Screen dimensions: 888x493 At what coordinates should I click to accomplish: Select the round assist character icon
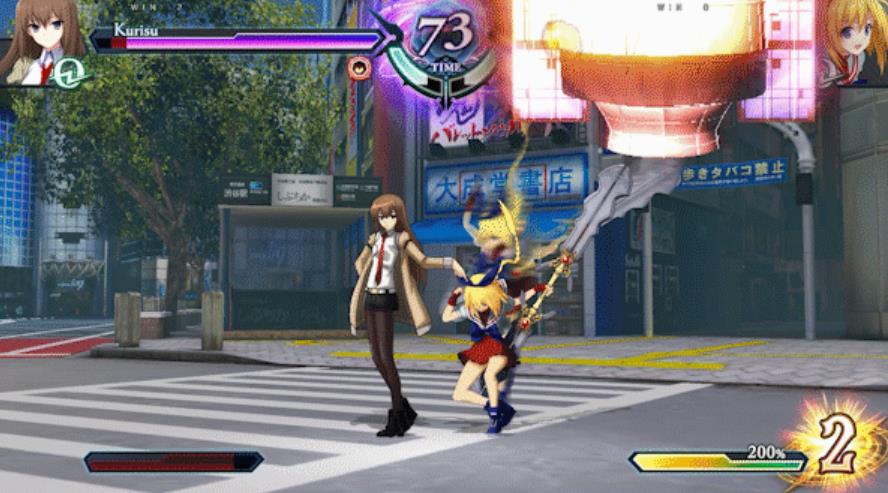click(360, 68)
